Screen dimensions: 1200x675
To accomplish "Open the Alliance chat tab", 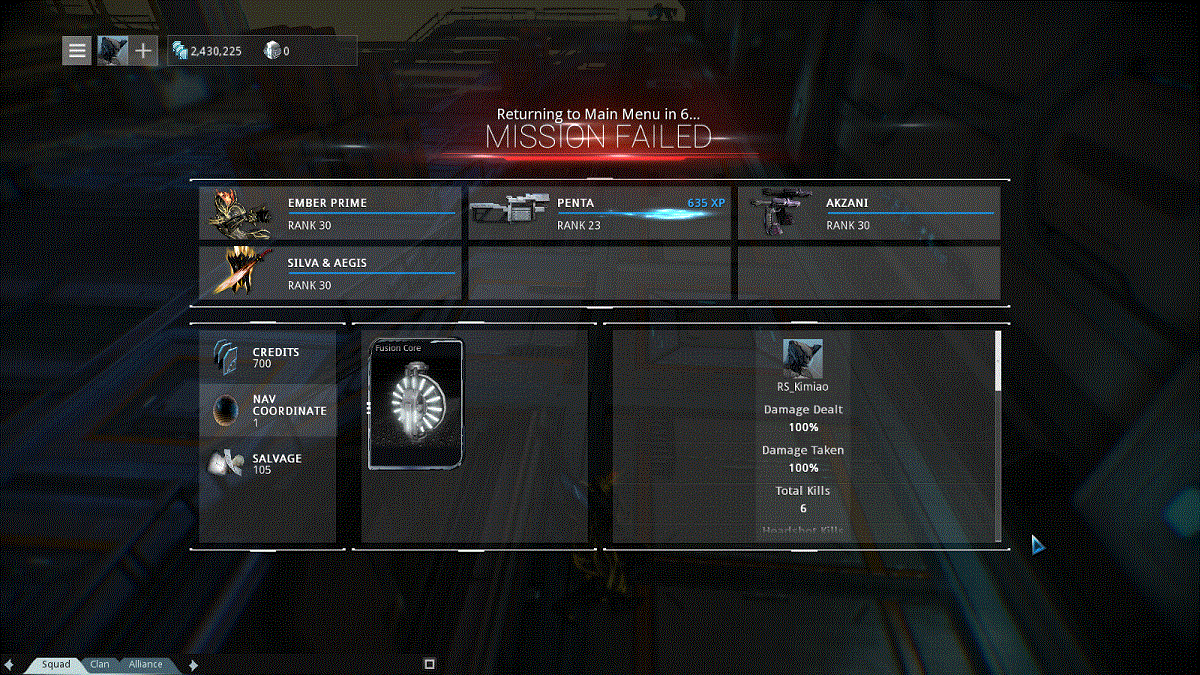I will pyautogui.click(x=145, y=664).
